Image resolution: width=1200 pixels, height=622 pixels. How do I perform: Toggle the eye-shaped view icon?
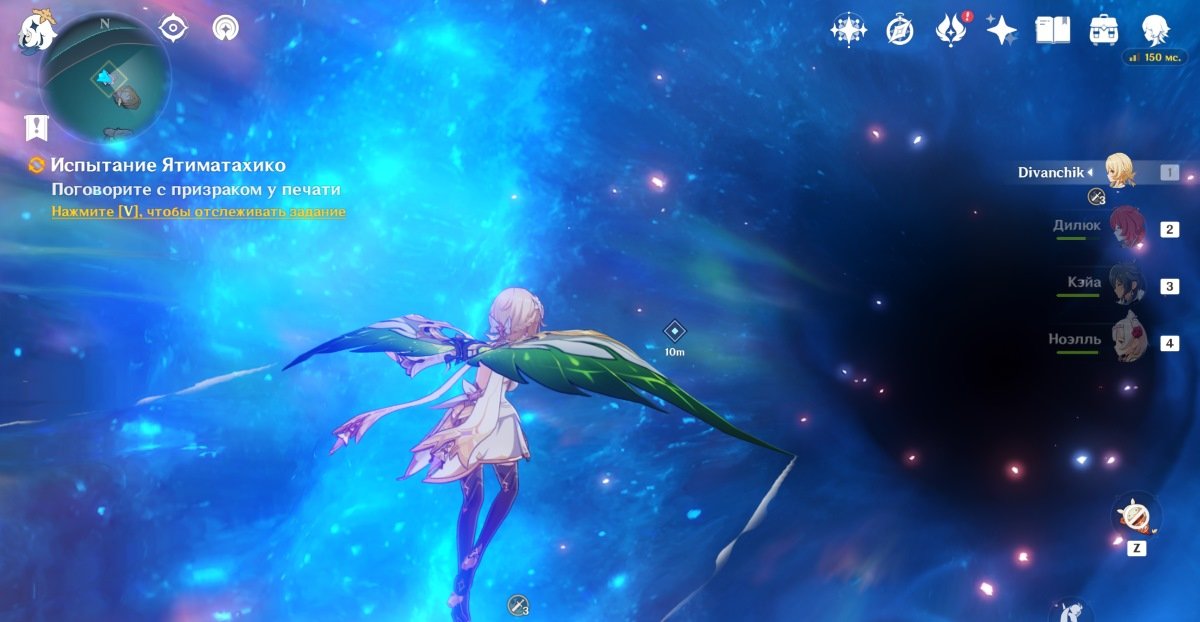point(174,28)
